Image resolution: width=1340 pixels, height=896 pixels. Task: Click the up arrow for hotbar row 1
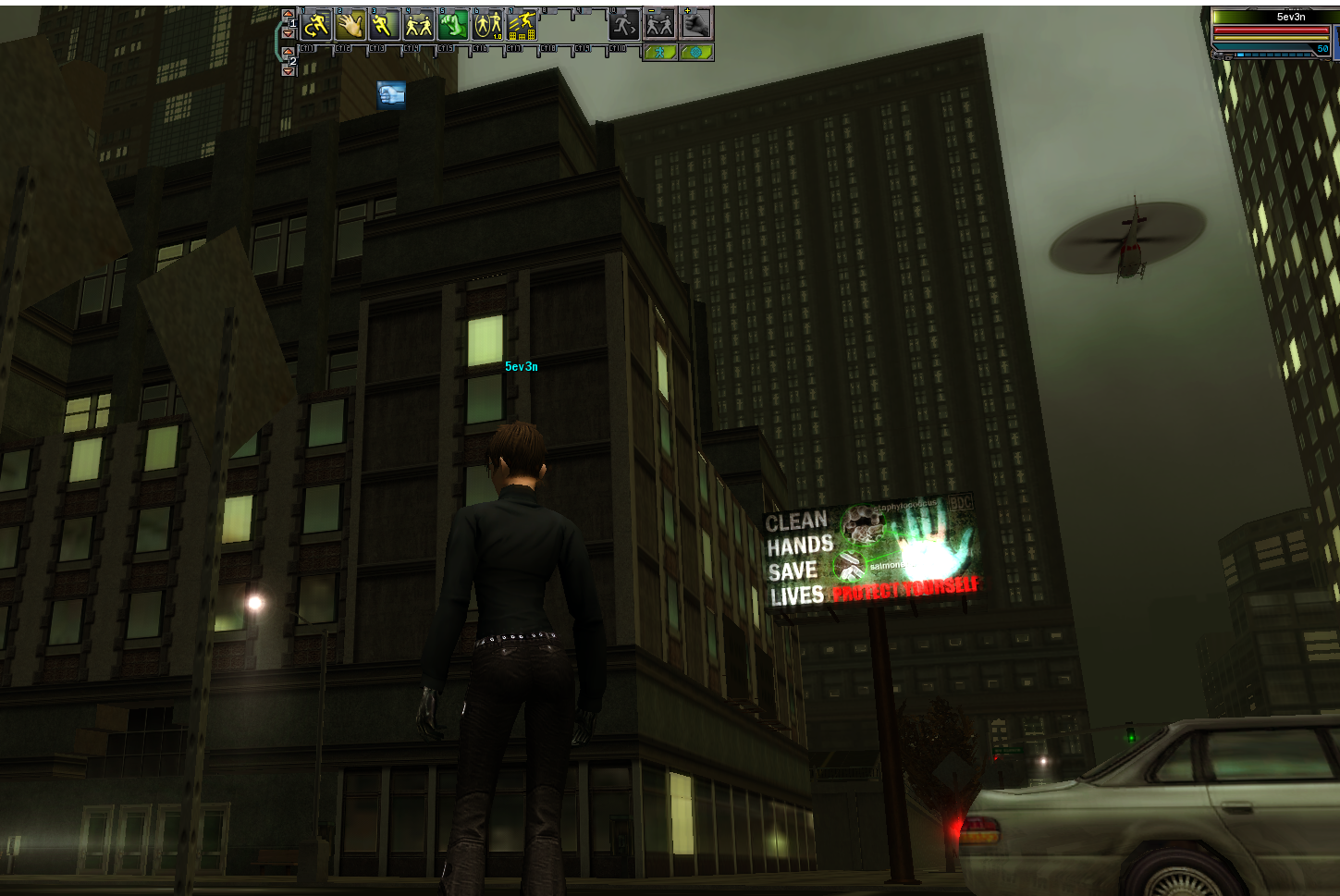tap(288, 15)
